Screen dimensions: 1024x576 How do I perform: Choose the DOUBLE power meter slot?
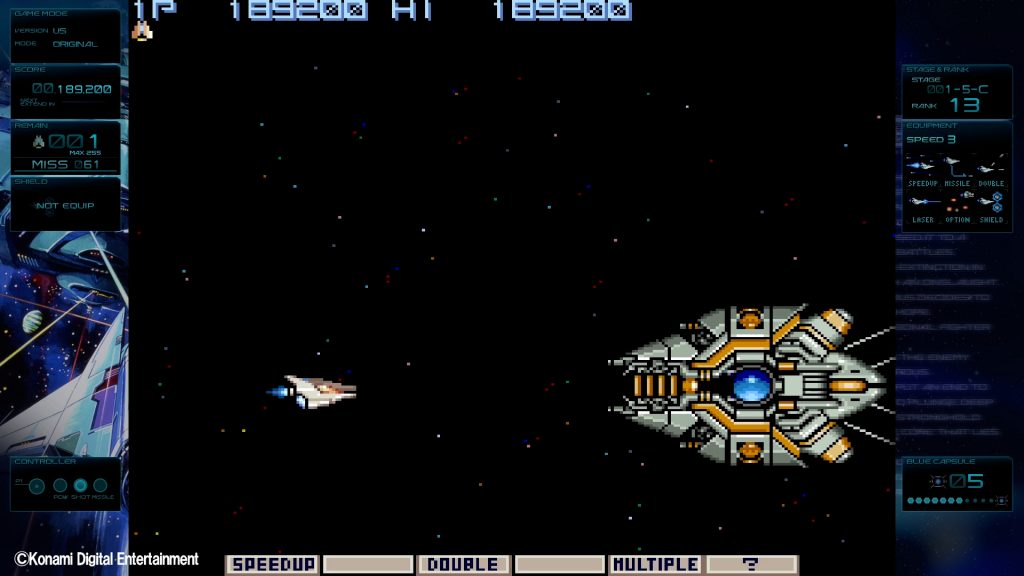point(463,565)
